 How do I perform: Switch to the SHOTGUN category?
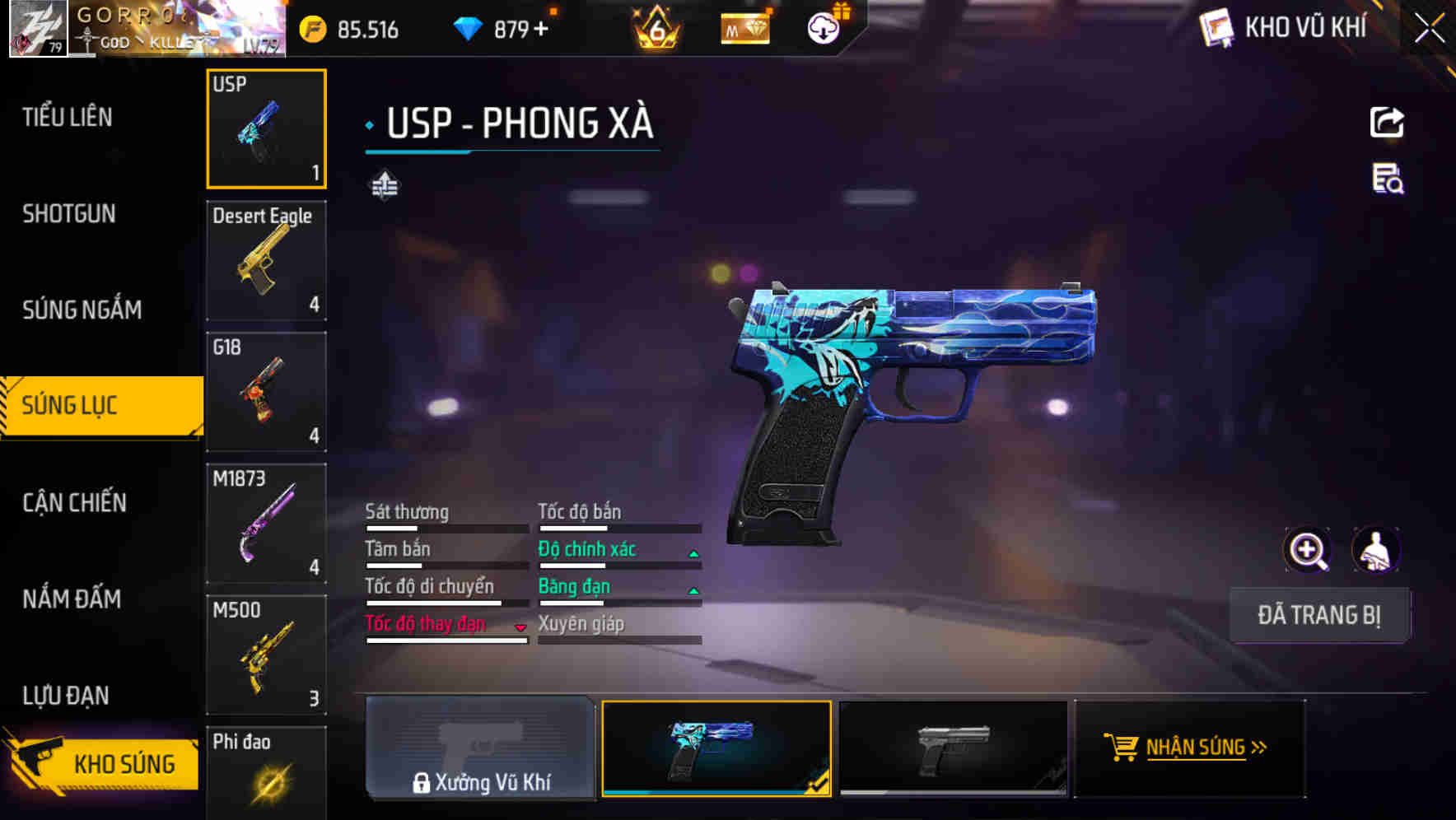point(69,214)
